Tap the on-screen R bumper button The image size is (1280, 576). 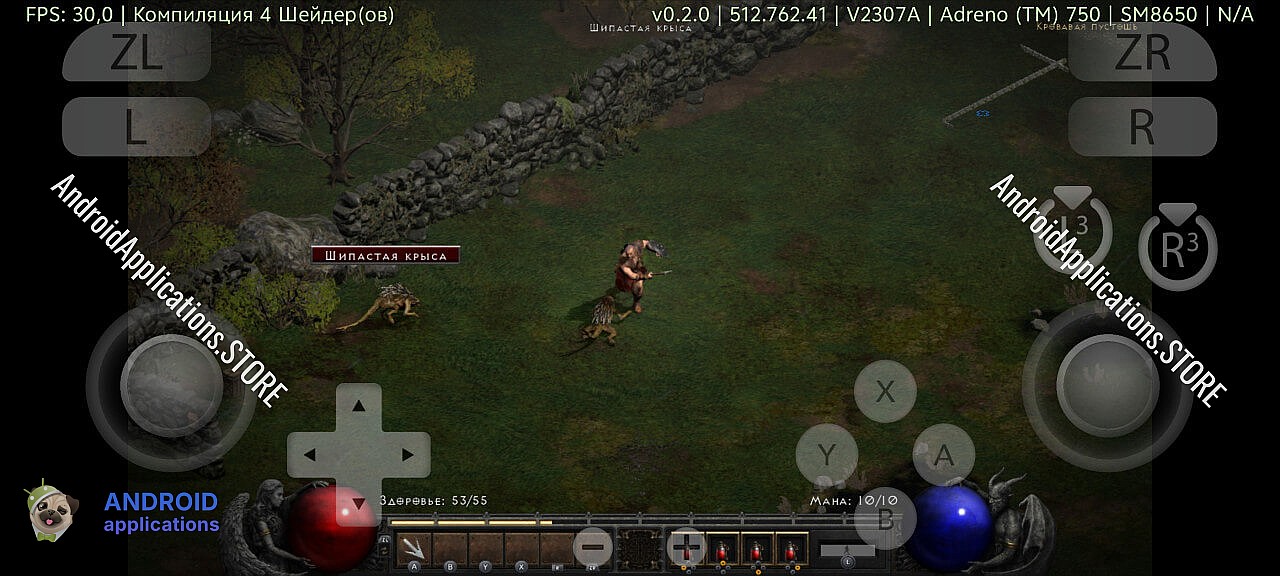click(x=1142, y=127)
